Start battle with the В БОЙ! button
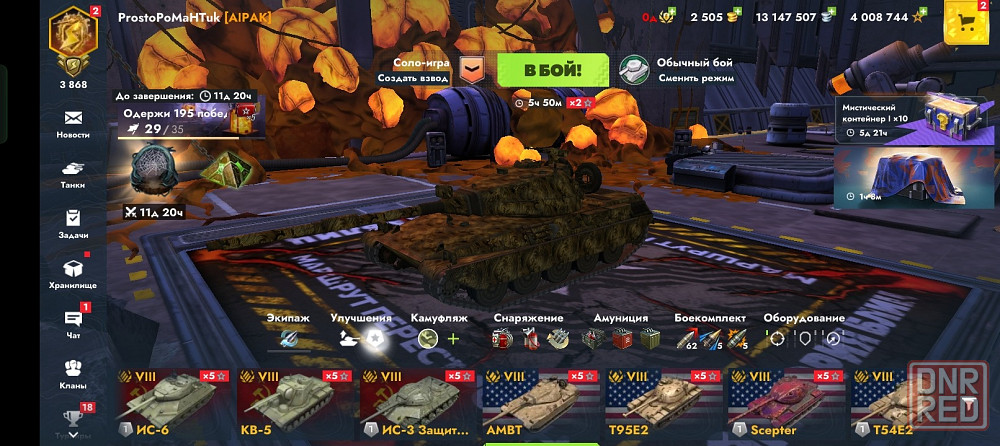Viewport: 1000px width, 446px height. coord(553,69)
